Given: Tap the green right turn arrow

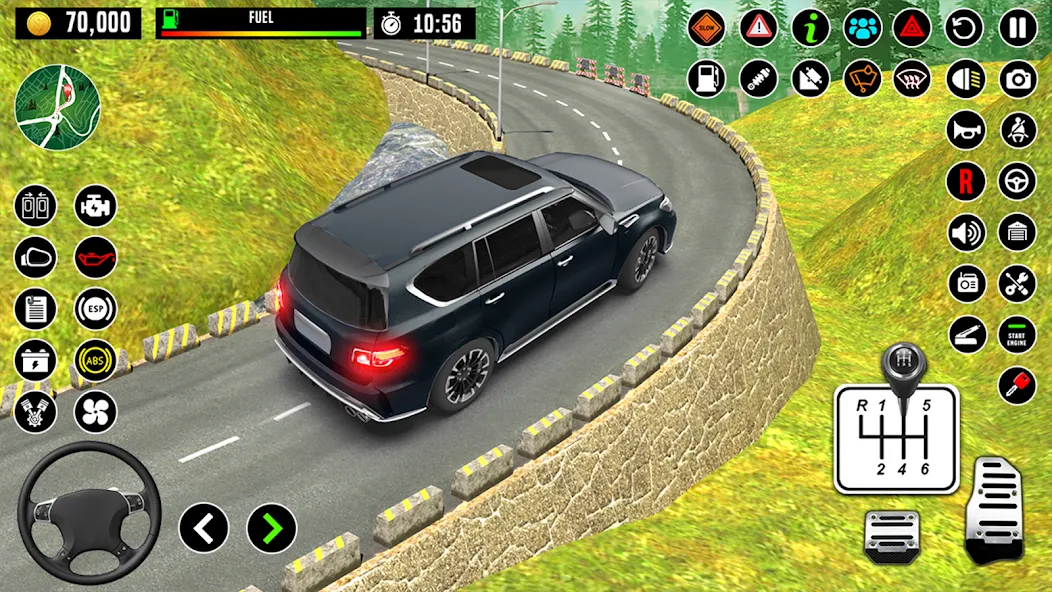Looking at the screenshot, I should click(x=271, y=527).
